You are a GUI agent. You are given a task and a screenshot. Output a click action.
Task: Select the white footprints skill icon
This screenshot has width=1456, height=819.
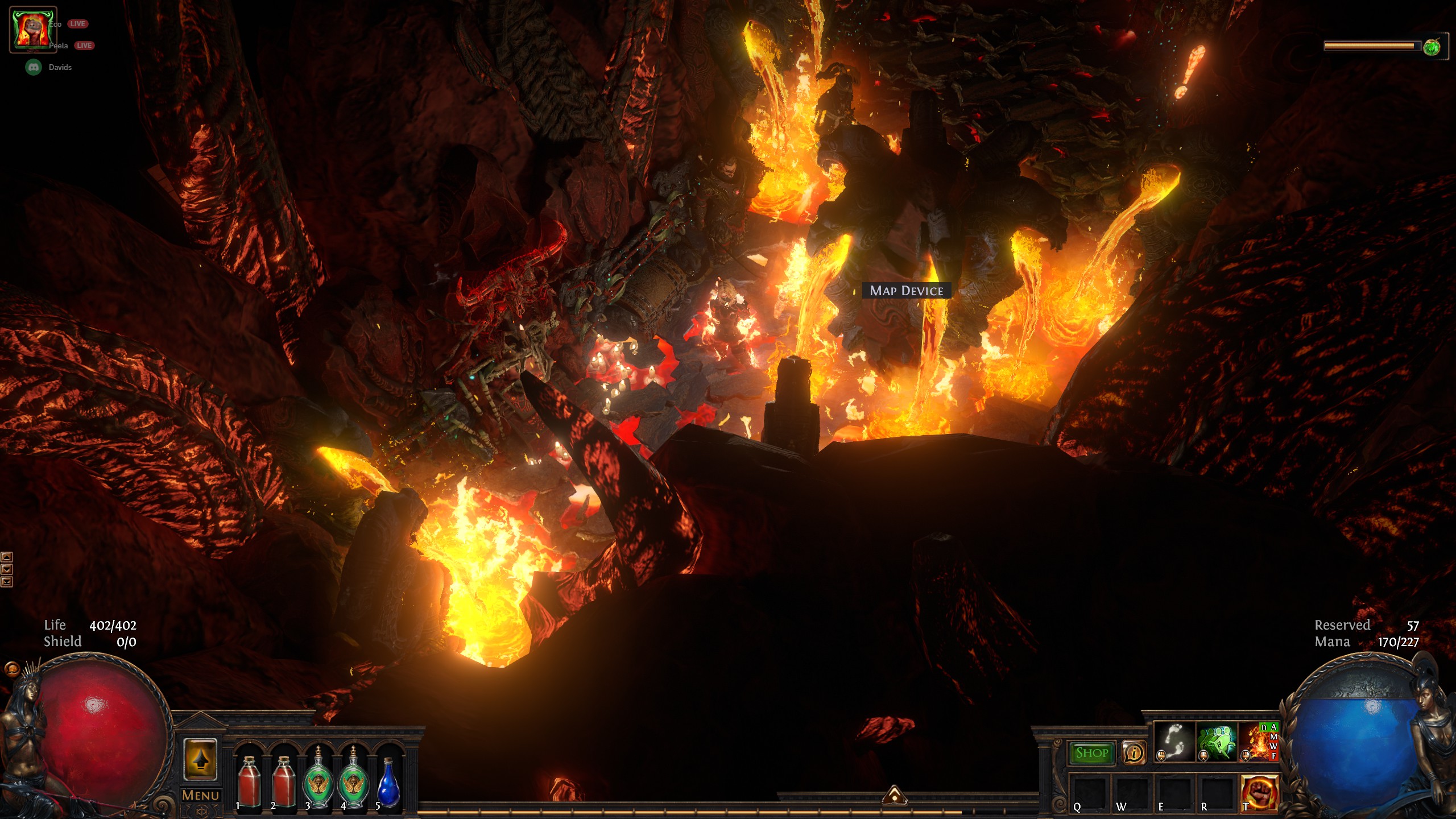1174,741
